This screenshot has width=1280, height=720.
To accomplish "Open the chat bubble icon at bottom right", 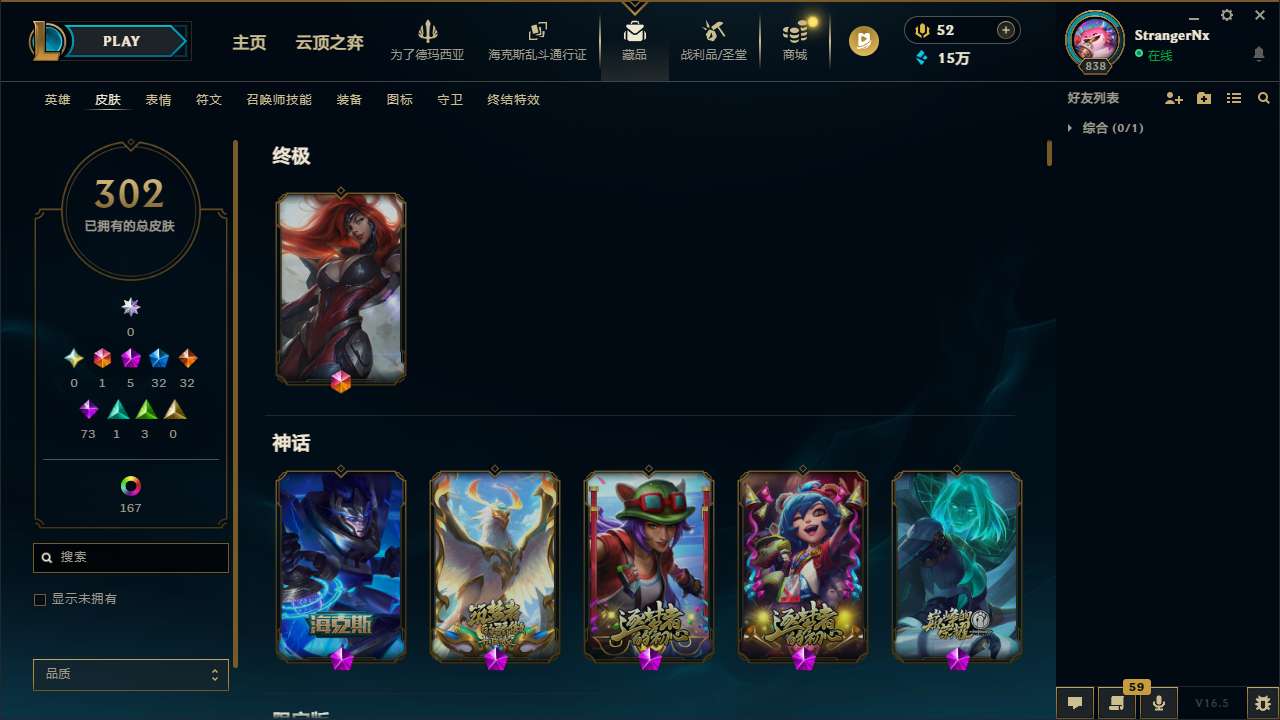I will pyautogui.click(x=1075, y=702).
